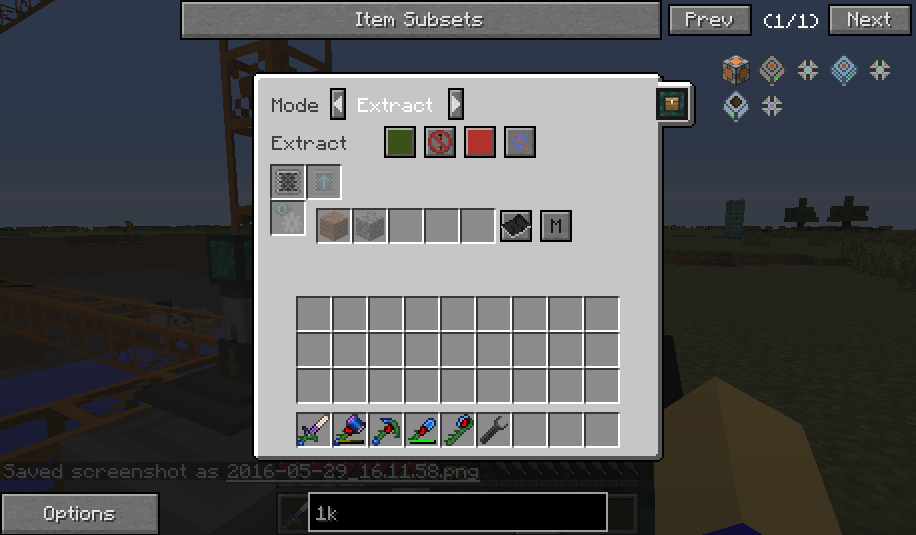Open the Options menu
The image size is (916, 535).
(x=79, y=514)
